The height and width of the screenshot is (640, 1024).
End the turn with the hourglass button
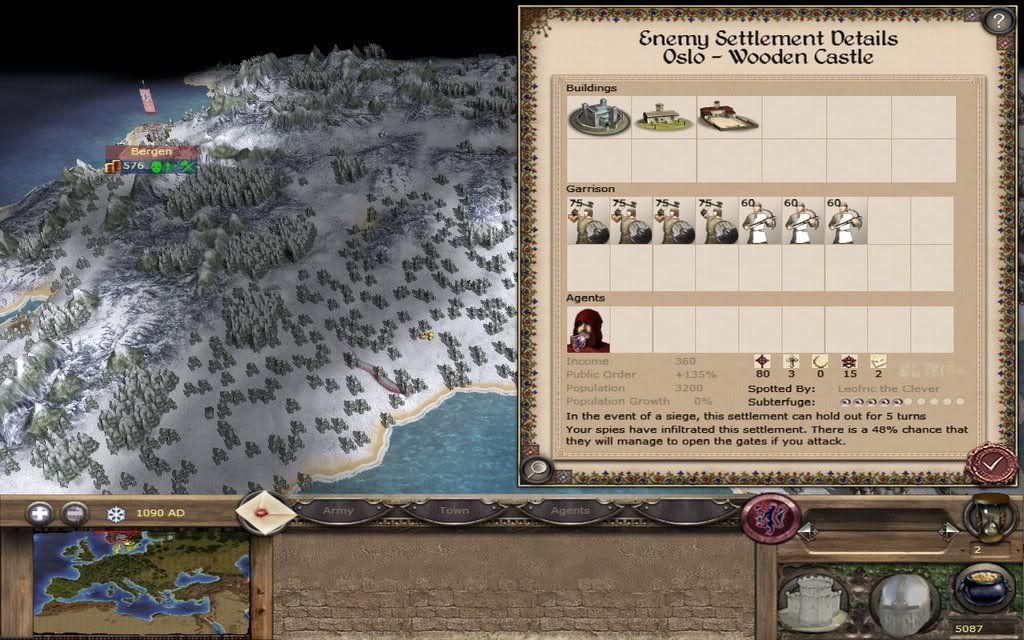pos(985,516)
